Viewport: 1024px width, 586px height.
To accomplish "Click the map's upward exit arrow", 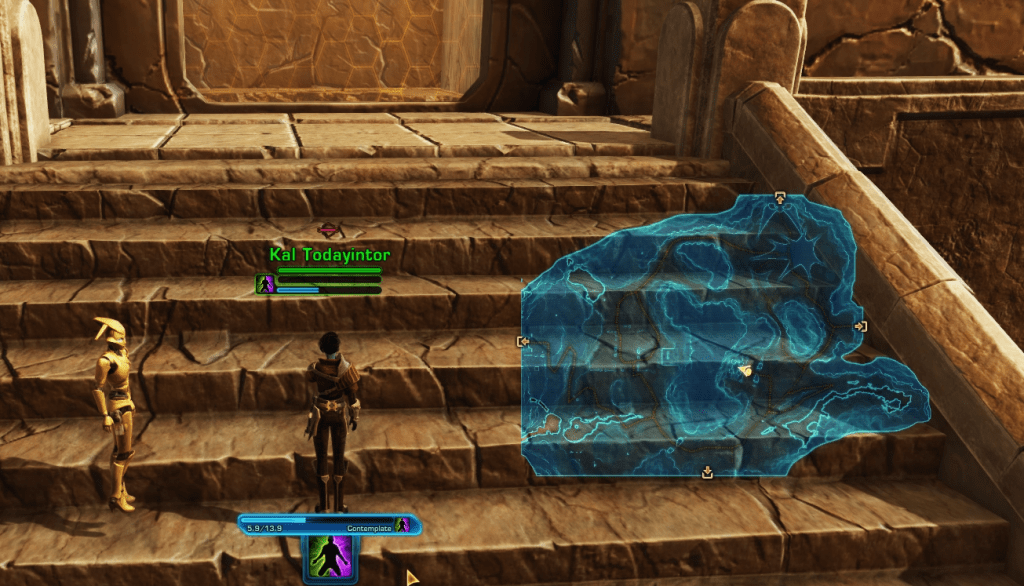I will [x=780, y=199].
